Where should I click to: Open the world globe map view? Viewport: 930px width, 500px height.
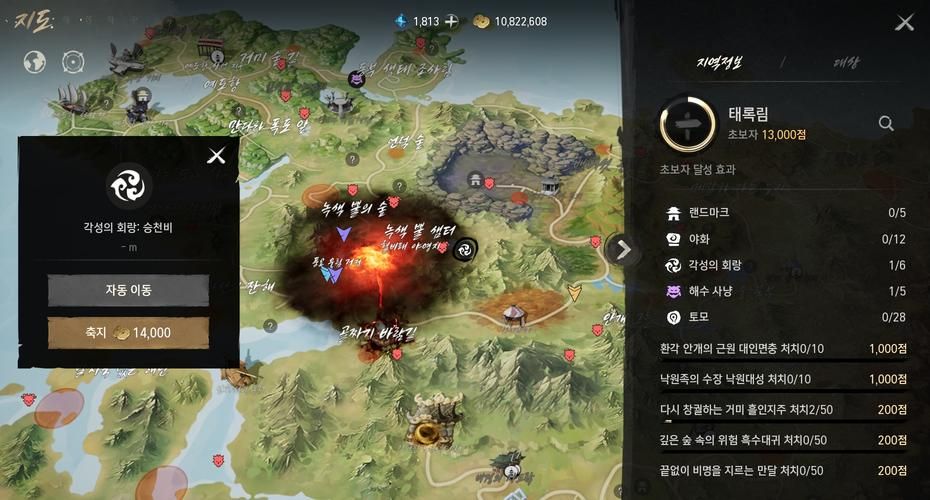35,62
